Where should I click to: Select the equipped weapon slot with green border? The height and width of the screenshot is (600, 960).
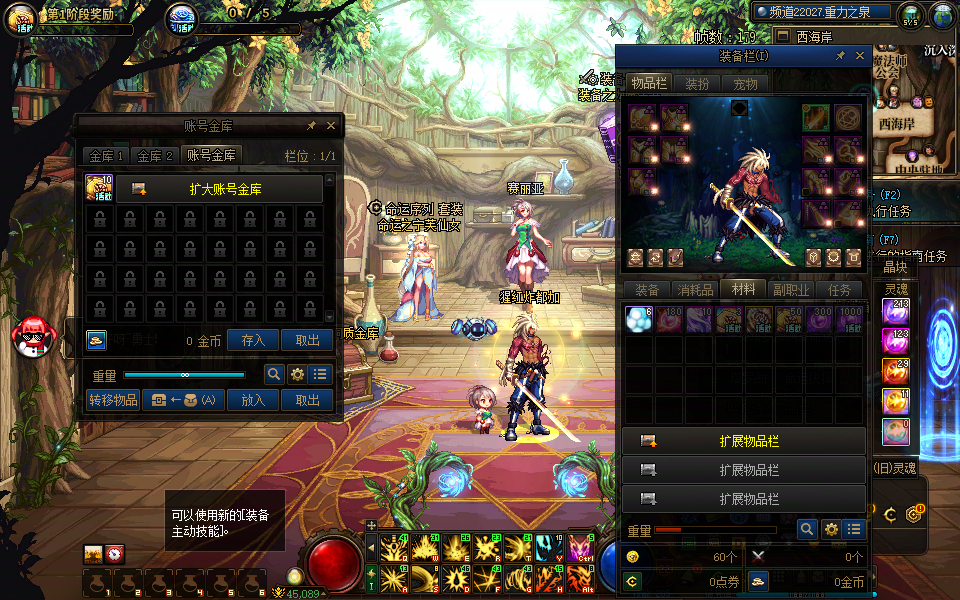(816, 118)
